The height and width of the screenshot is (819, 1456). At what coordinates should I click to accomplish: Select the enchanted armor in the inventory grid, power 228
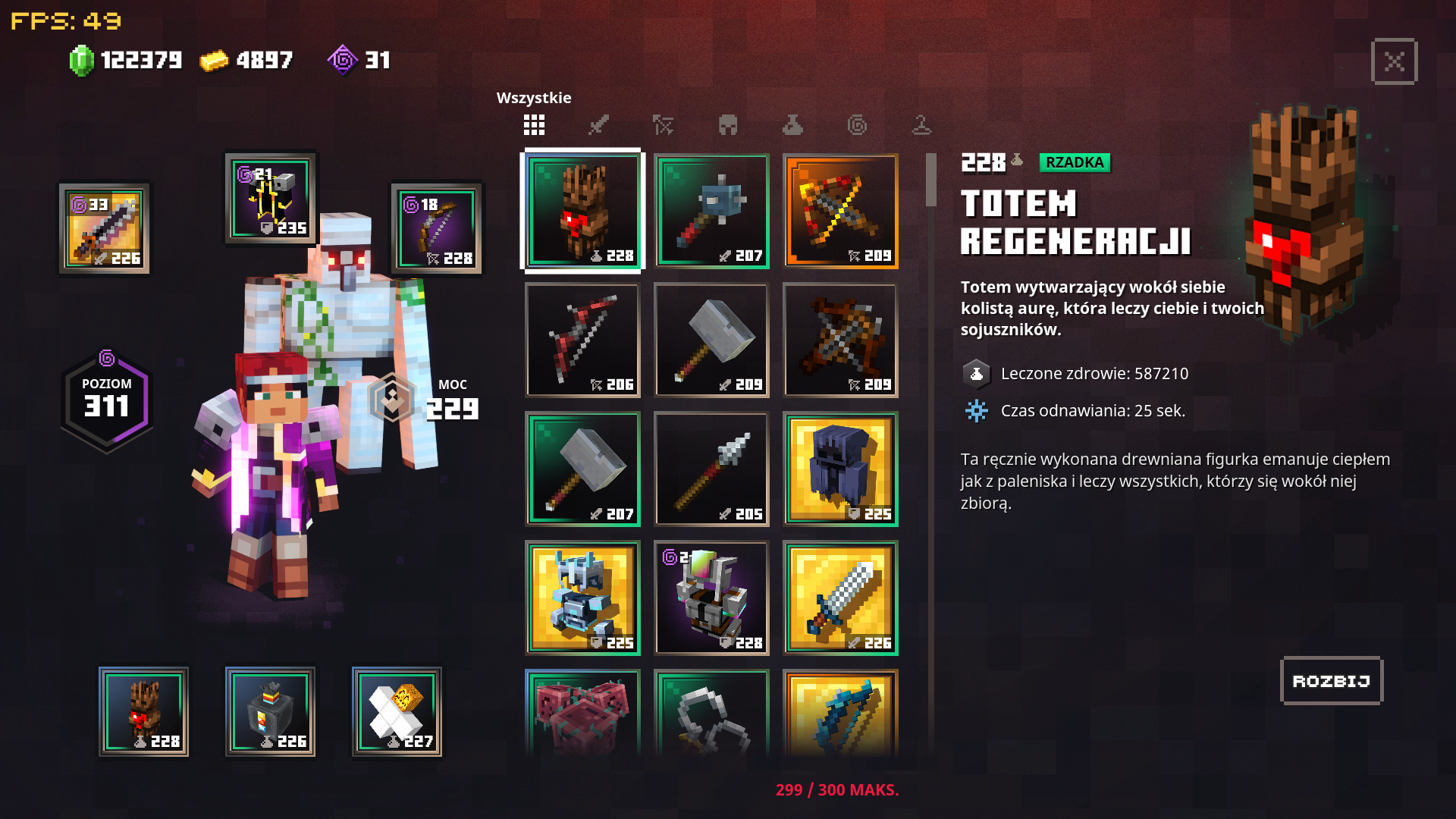711,598
